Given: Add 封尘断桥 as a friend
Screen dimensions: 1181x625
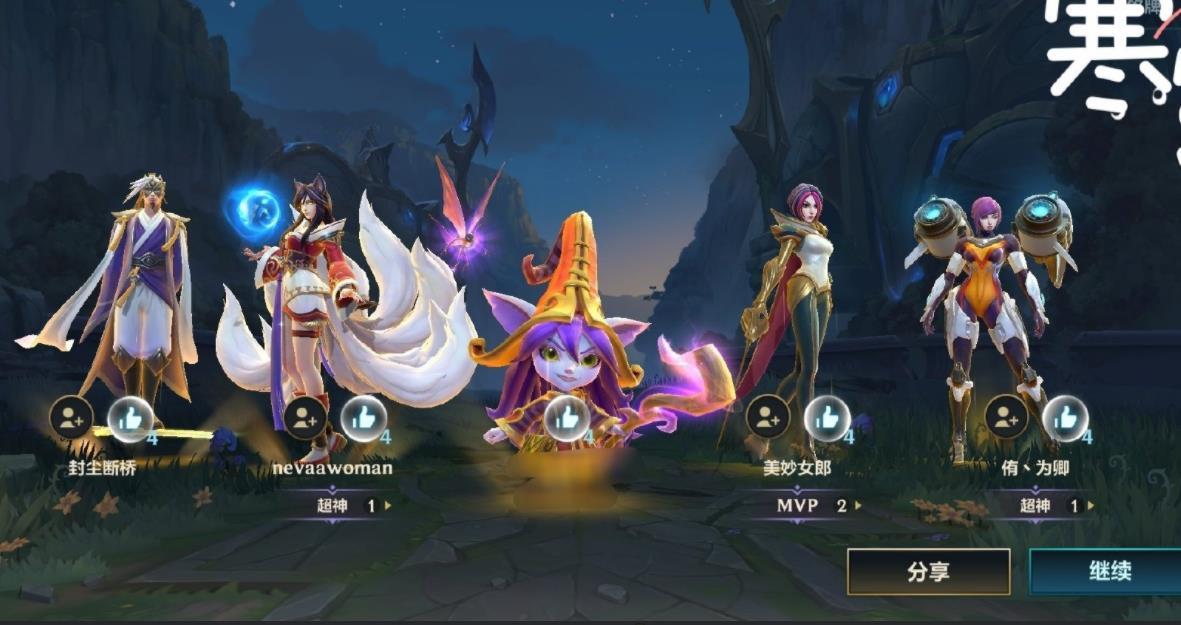Looking at the screenshot, I should pos(72,418).
